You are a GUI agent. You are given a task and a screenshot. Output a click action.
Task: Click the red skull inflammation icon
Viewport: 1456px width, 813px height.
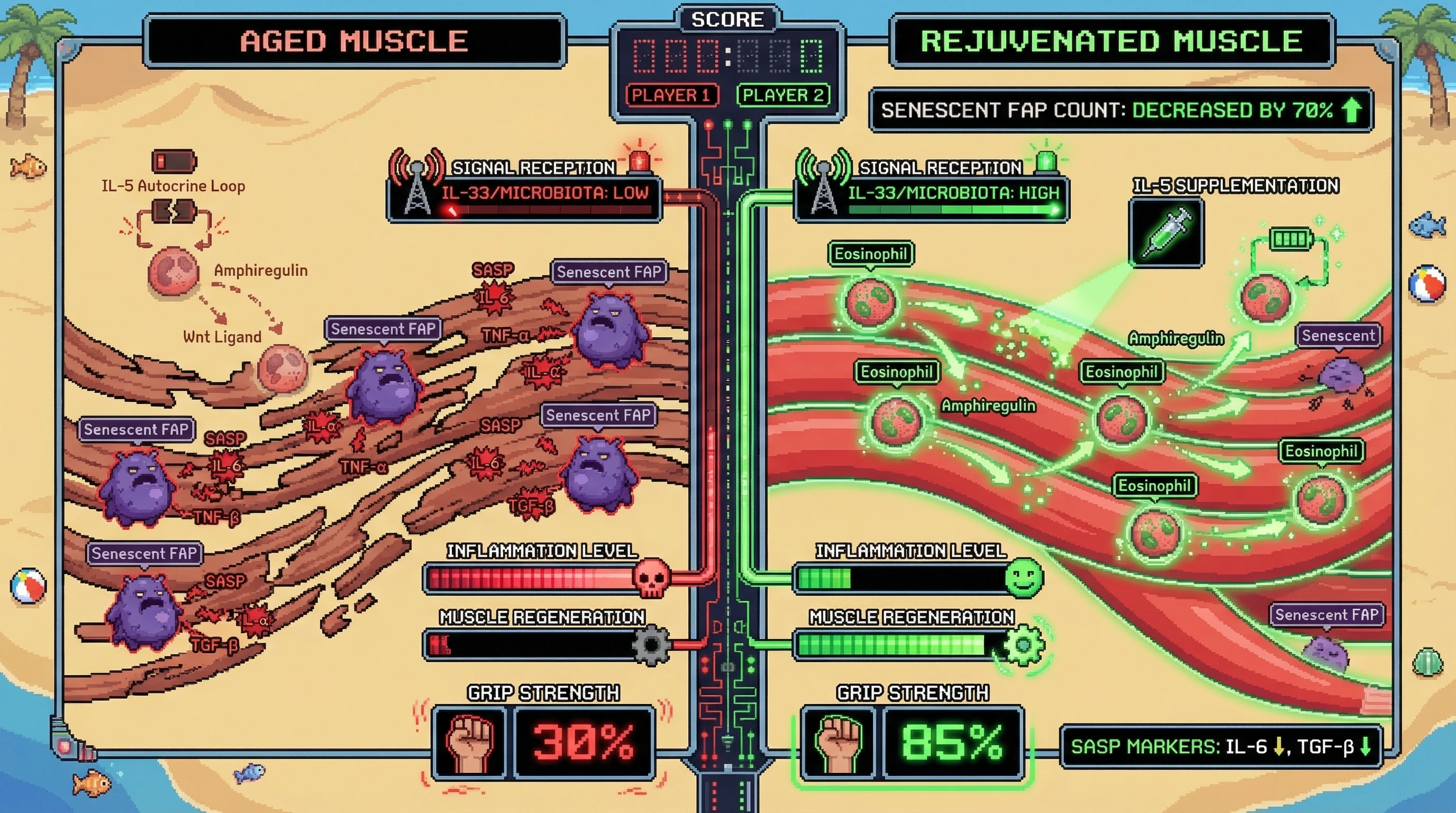pyautogui.click(x=651, y=578)
